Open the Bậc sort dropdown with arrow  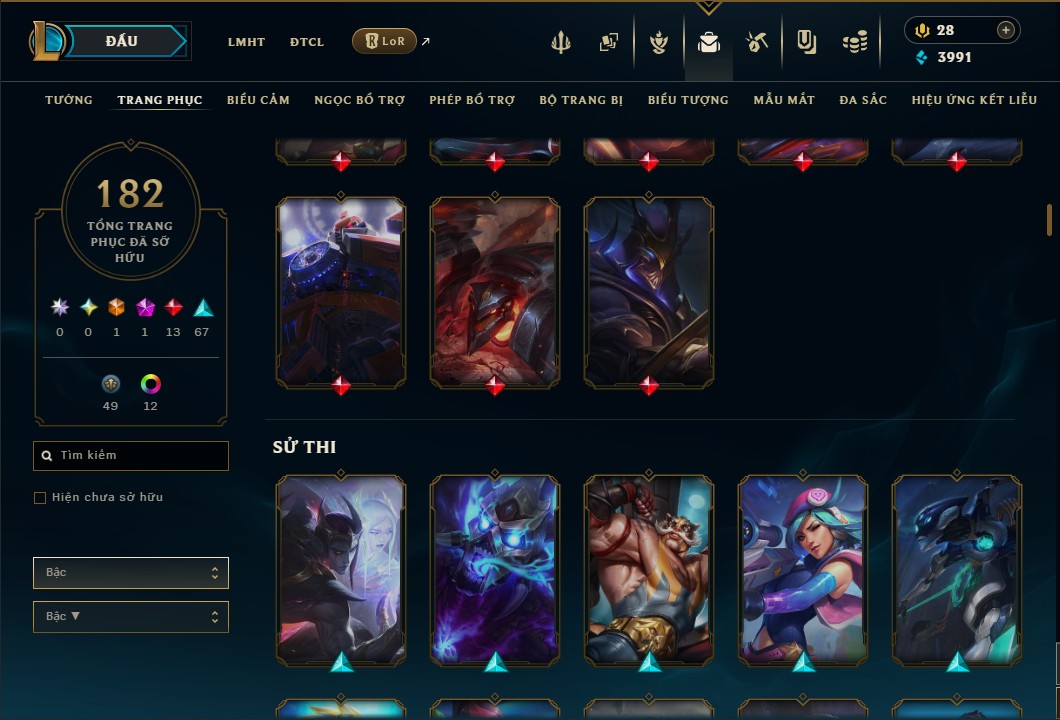point(131,617)
